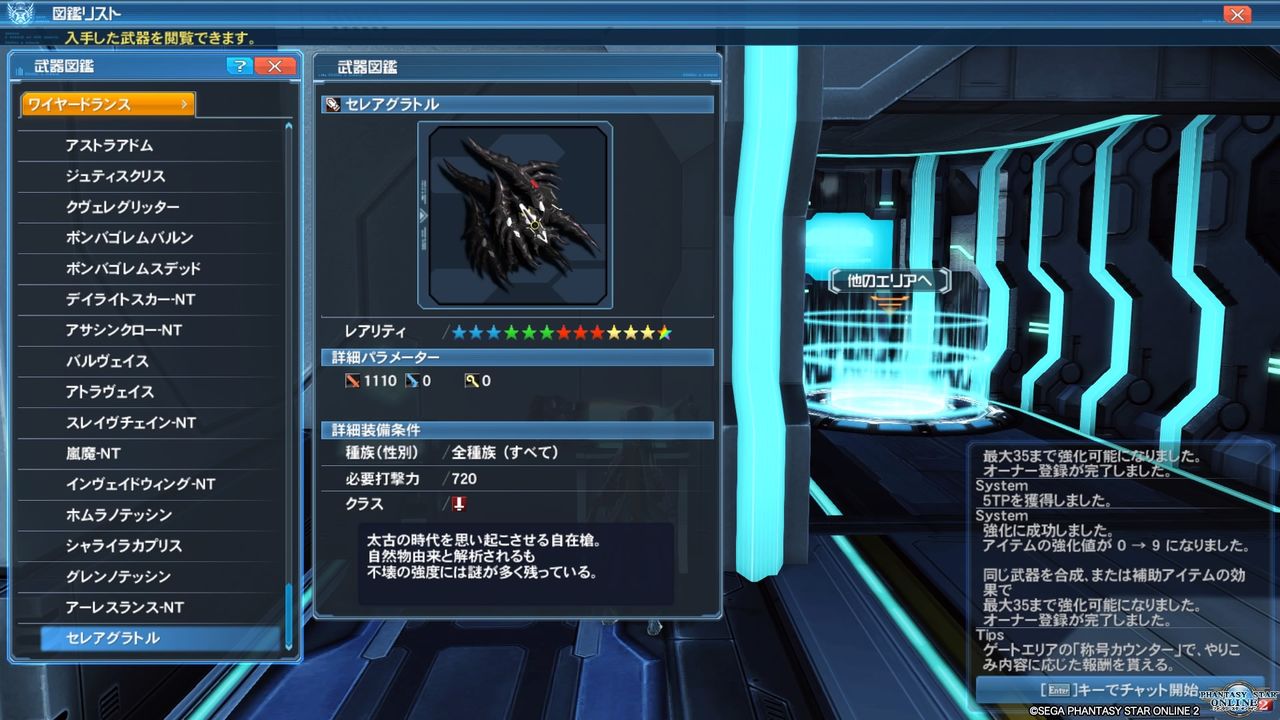Open help via the blue question mark icon
The width and height of the screenshot is (1280, 720).
click(x=240, y=66)
